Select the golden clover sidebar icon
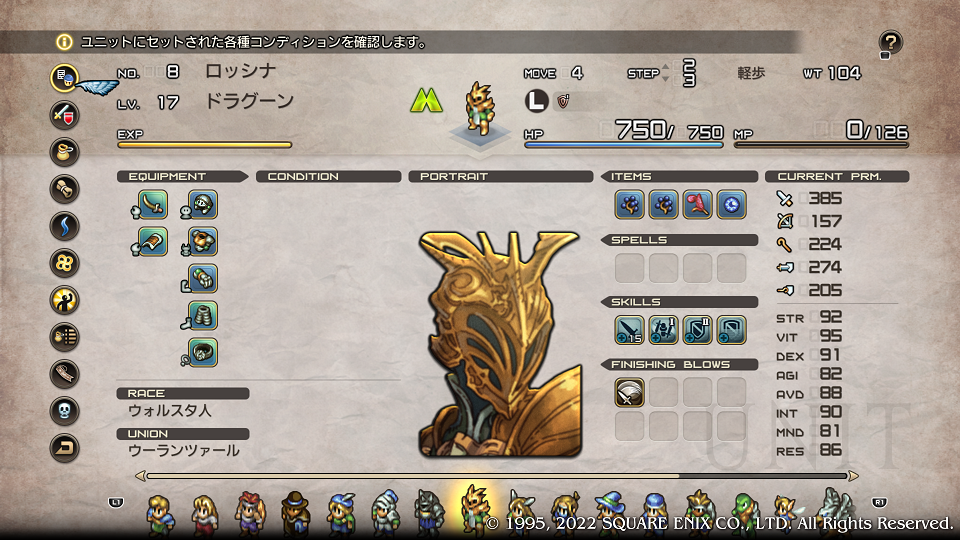 pyautogui.click(x=65, y=262)
